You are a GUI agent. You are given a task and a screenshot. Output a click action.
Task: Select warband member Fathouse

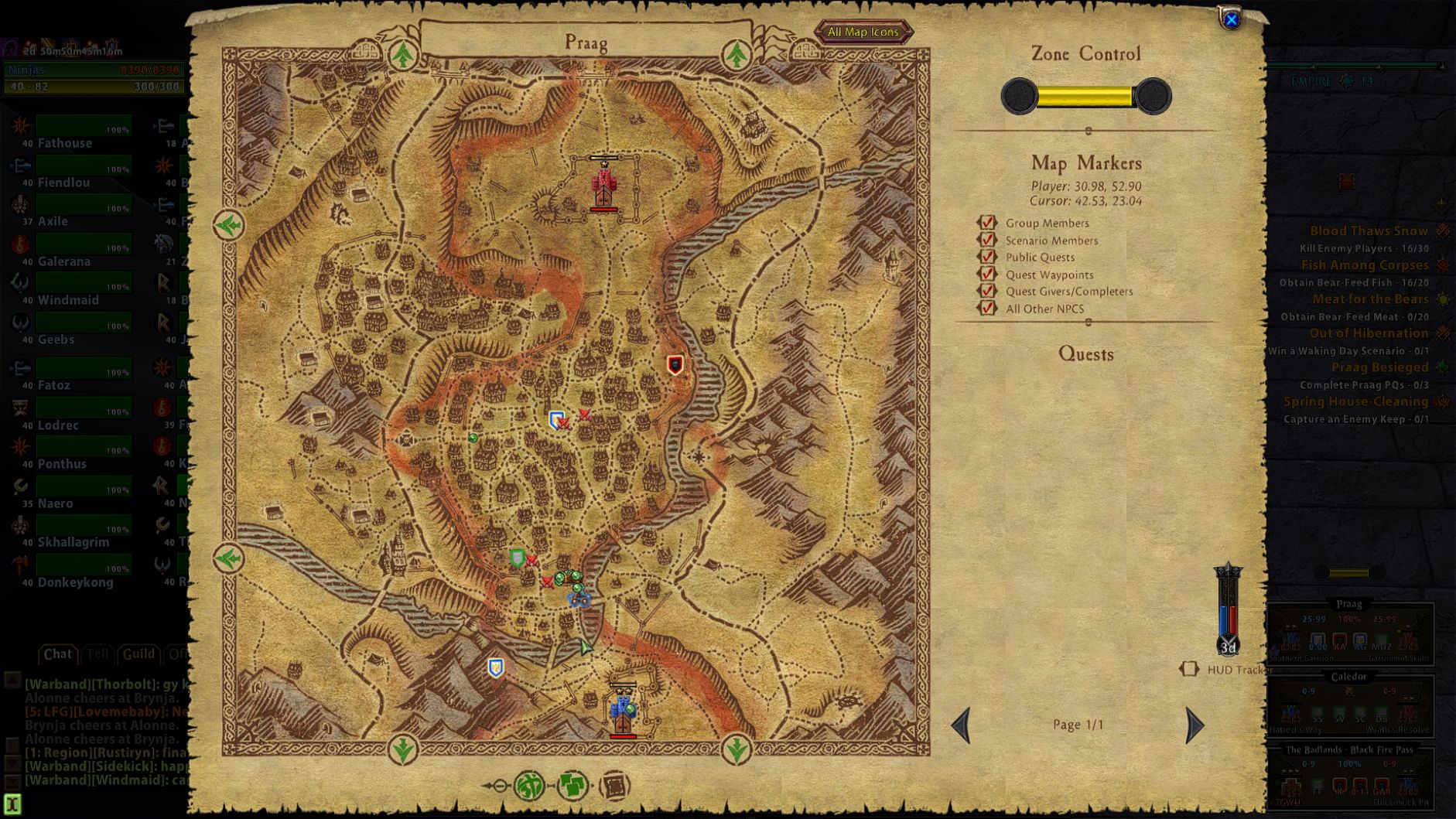click(65, 143)
